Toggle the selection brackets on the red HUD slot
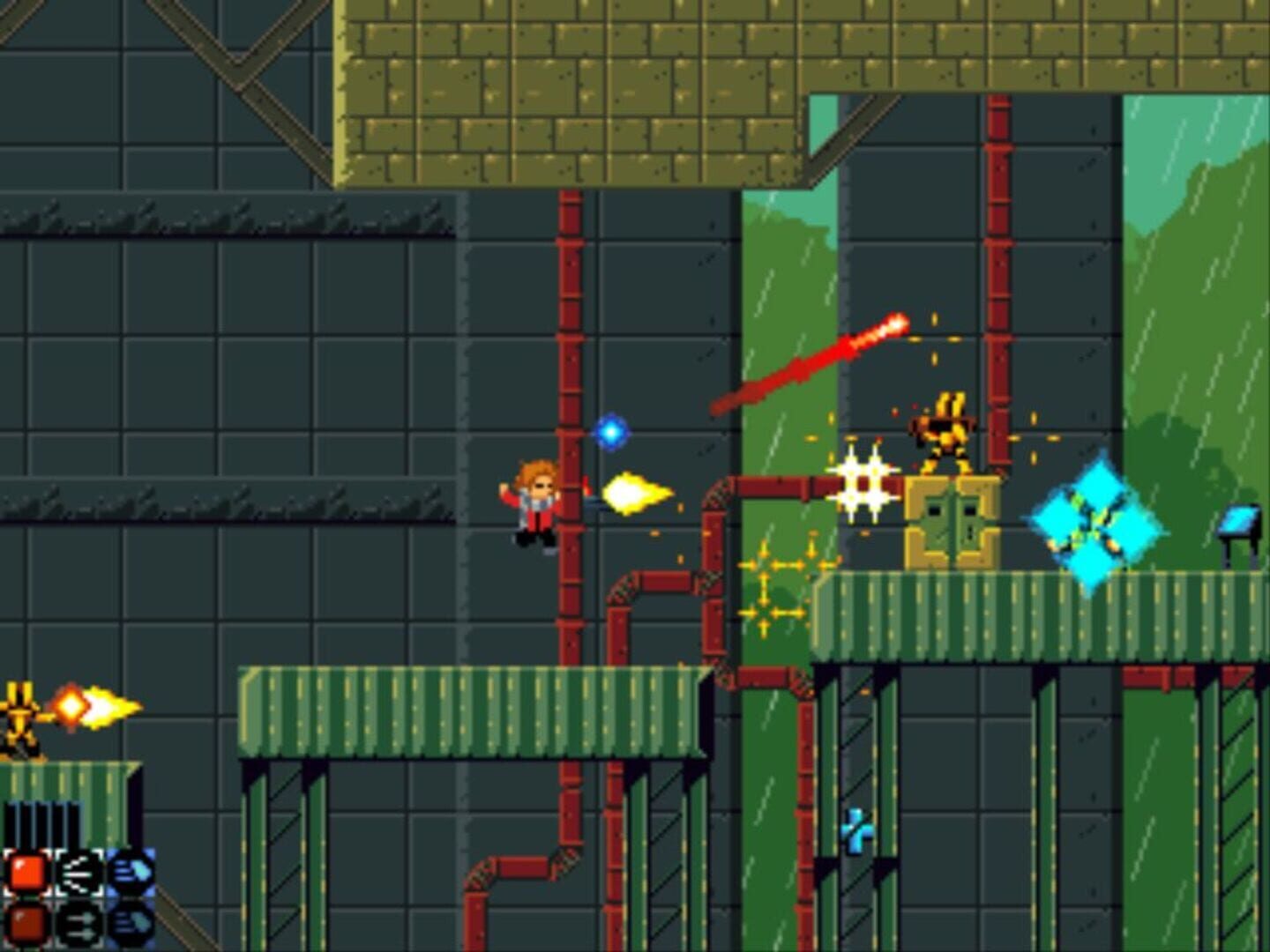 [26, 873]
